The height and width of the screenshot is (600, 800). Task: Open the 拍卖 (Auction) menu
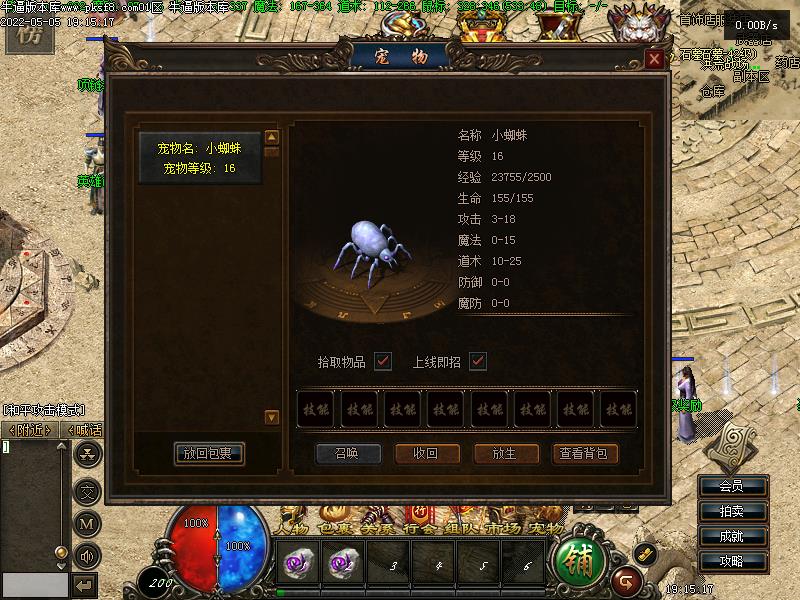[732, 511]
